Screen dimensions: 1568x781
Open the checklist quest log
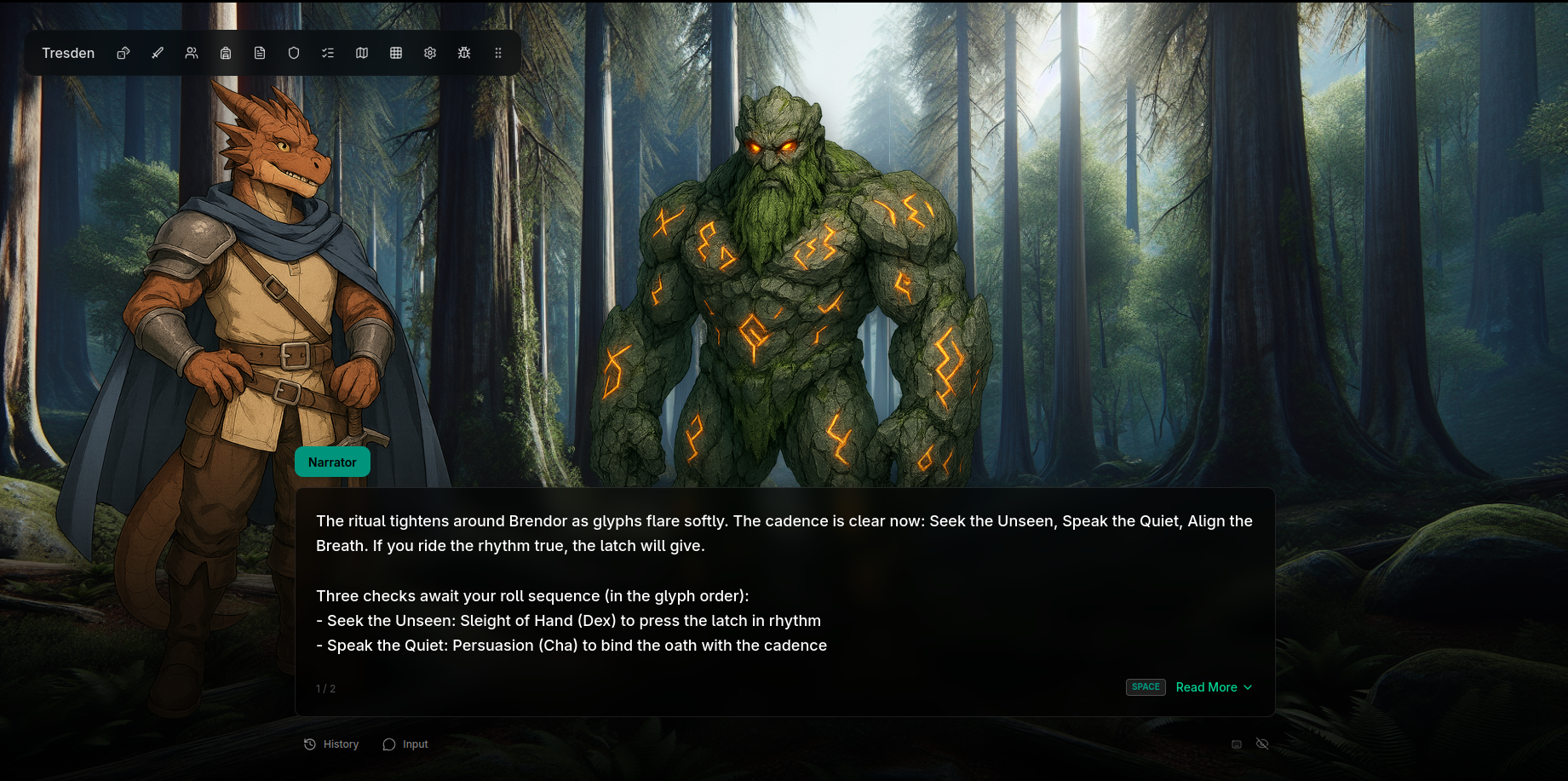[328, 53]
